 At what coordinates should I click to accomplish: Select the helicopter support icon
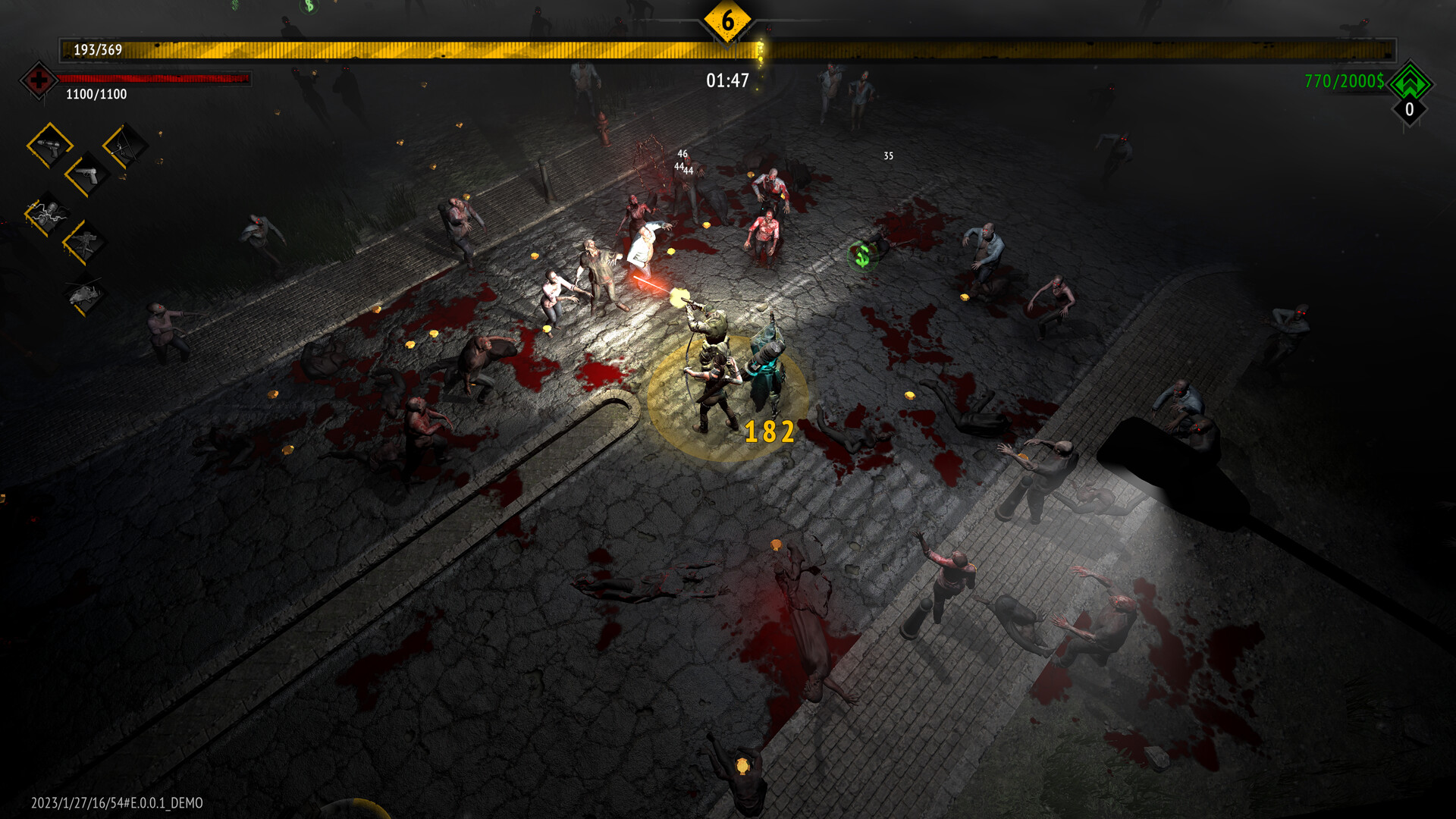click(x=86, y=294)
